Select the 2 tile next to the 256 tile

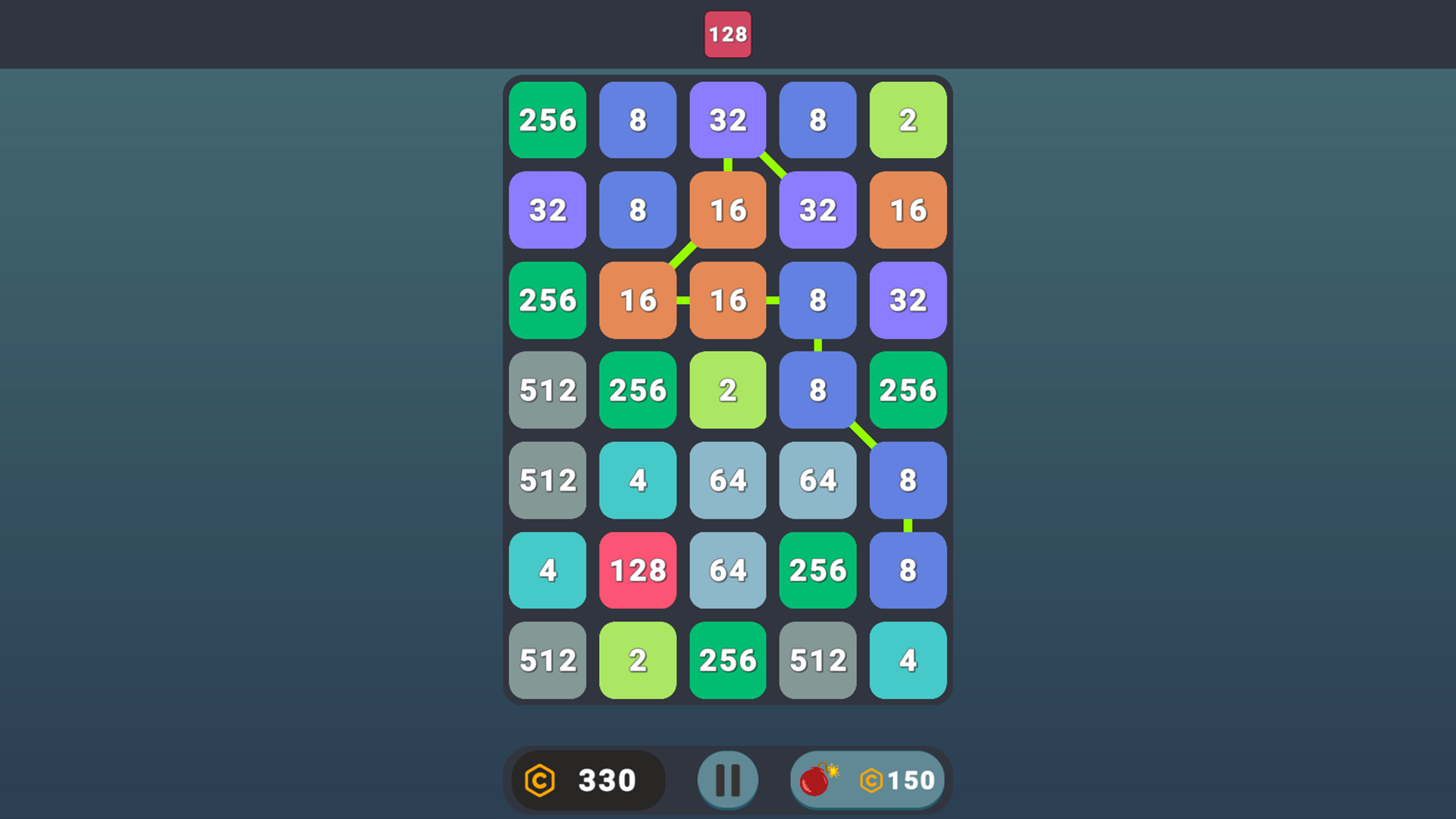click(x=728, y=391)
